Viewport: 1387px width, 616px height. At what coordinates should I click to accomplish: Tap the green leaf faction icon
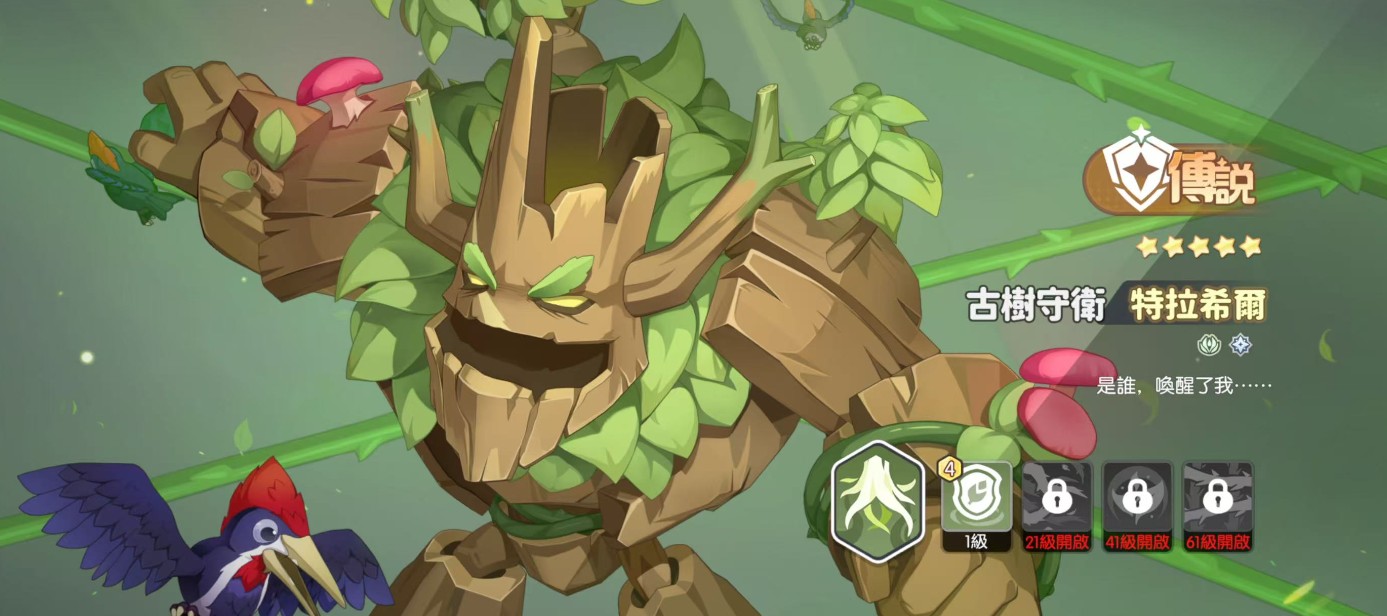click(1209, 346)
